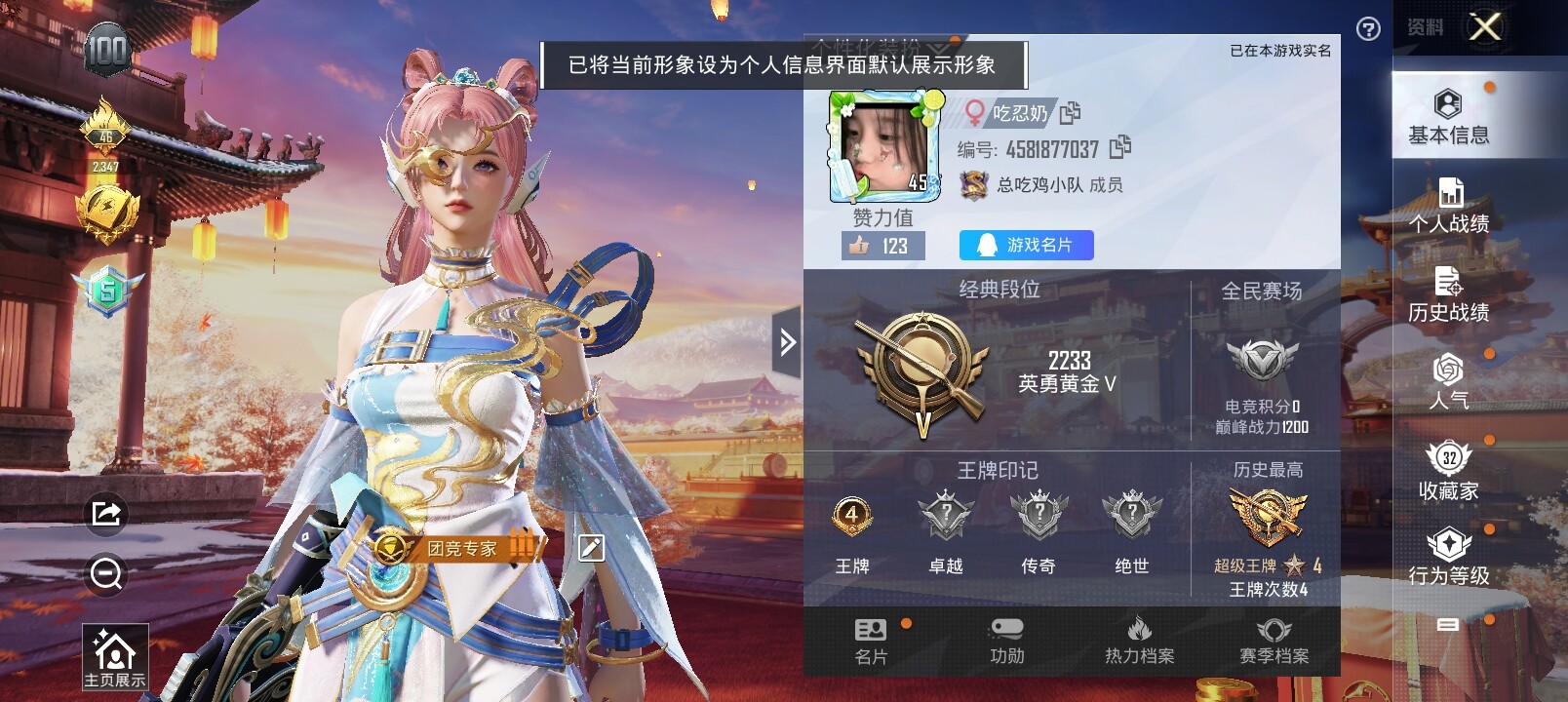This screenshot has height=702, width=1568.
Task: Click the 游戏名片 button
Action: point(1026,245)
